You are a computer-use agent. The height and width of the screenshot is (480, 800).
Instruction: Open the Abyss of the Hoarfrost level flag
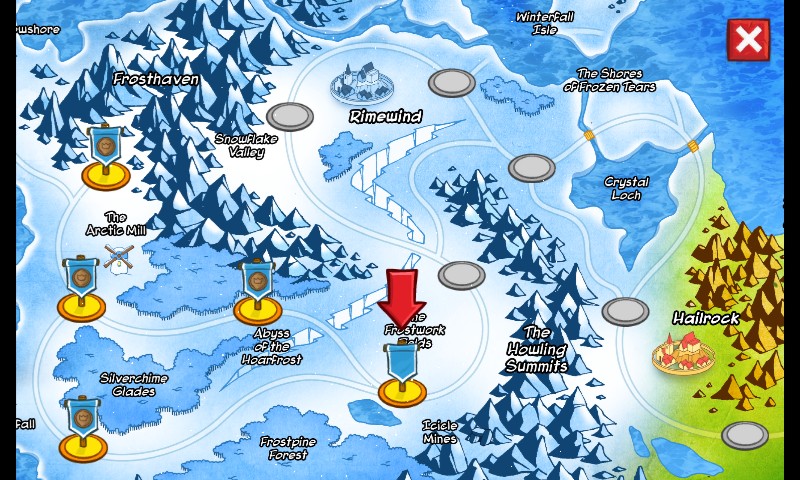[x=258, y=292]
